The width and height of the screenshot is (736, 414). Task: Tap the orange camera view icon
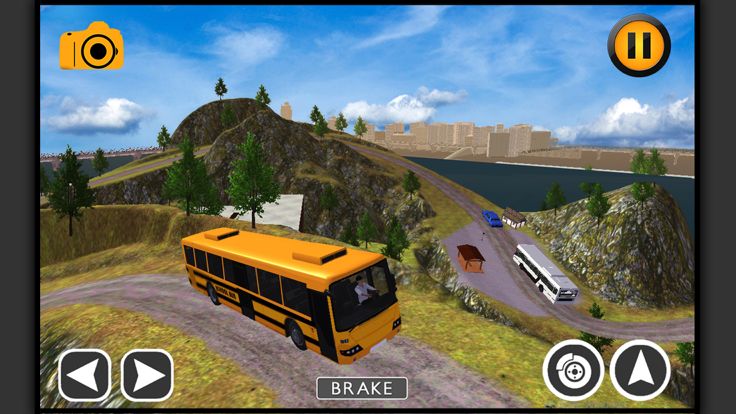point(91,47)
